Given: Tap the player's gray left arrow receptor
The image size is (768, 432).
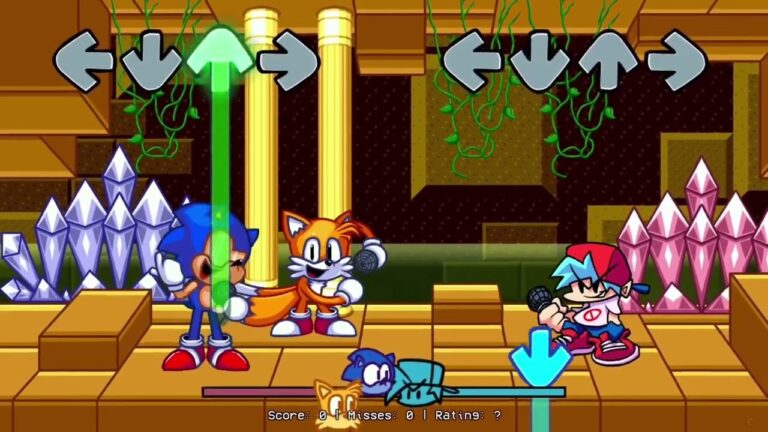Looking at the screenshot, I should (x=472, y=61).
